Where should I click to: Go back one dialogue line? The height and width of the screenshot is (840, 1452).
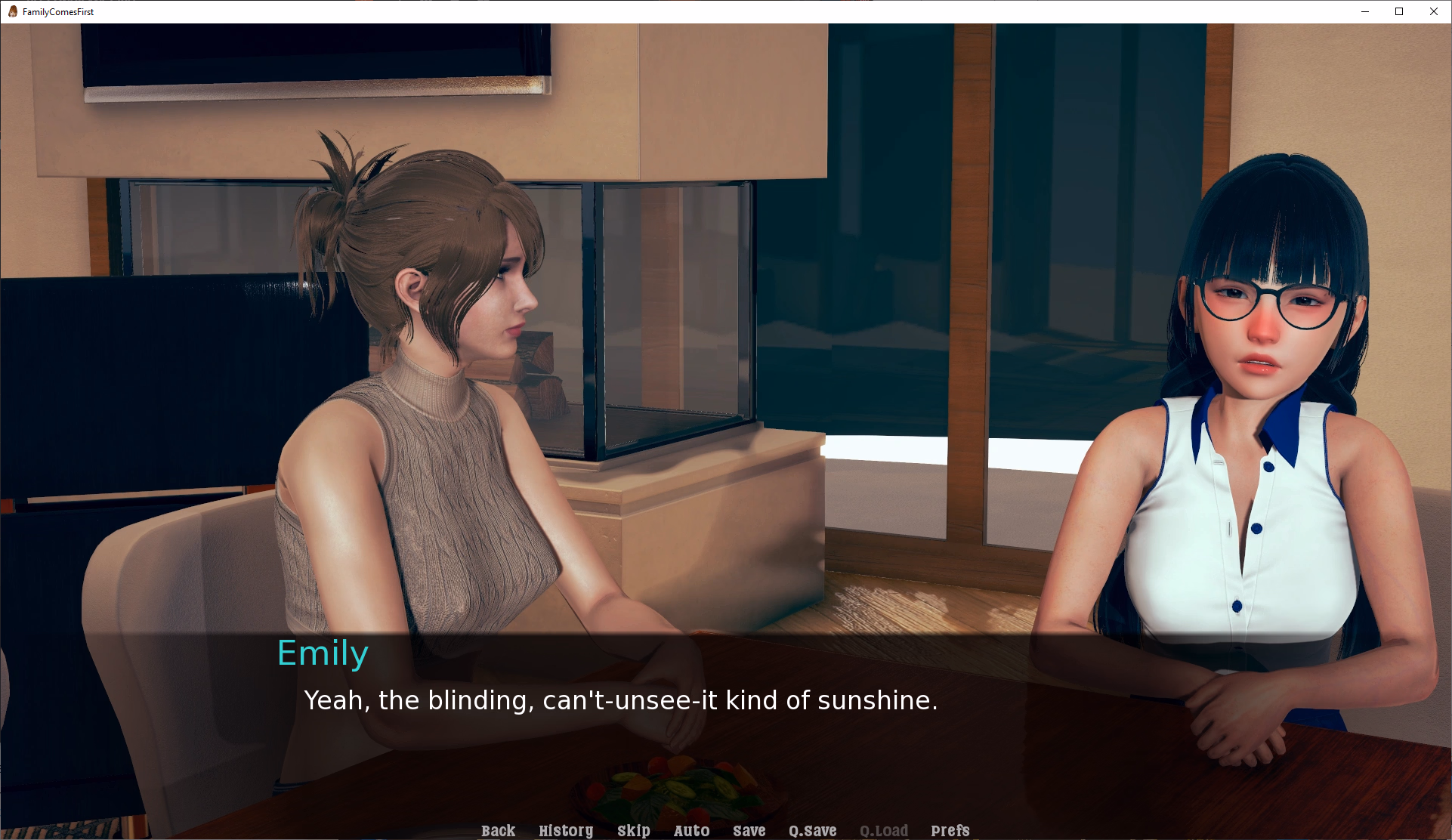[x=498, y=830]
